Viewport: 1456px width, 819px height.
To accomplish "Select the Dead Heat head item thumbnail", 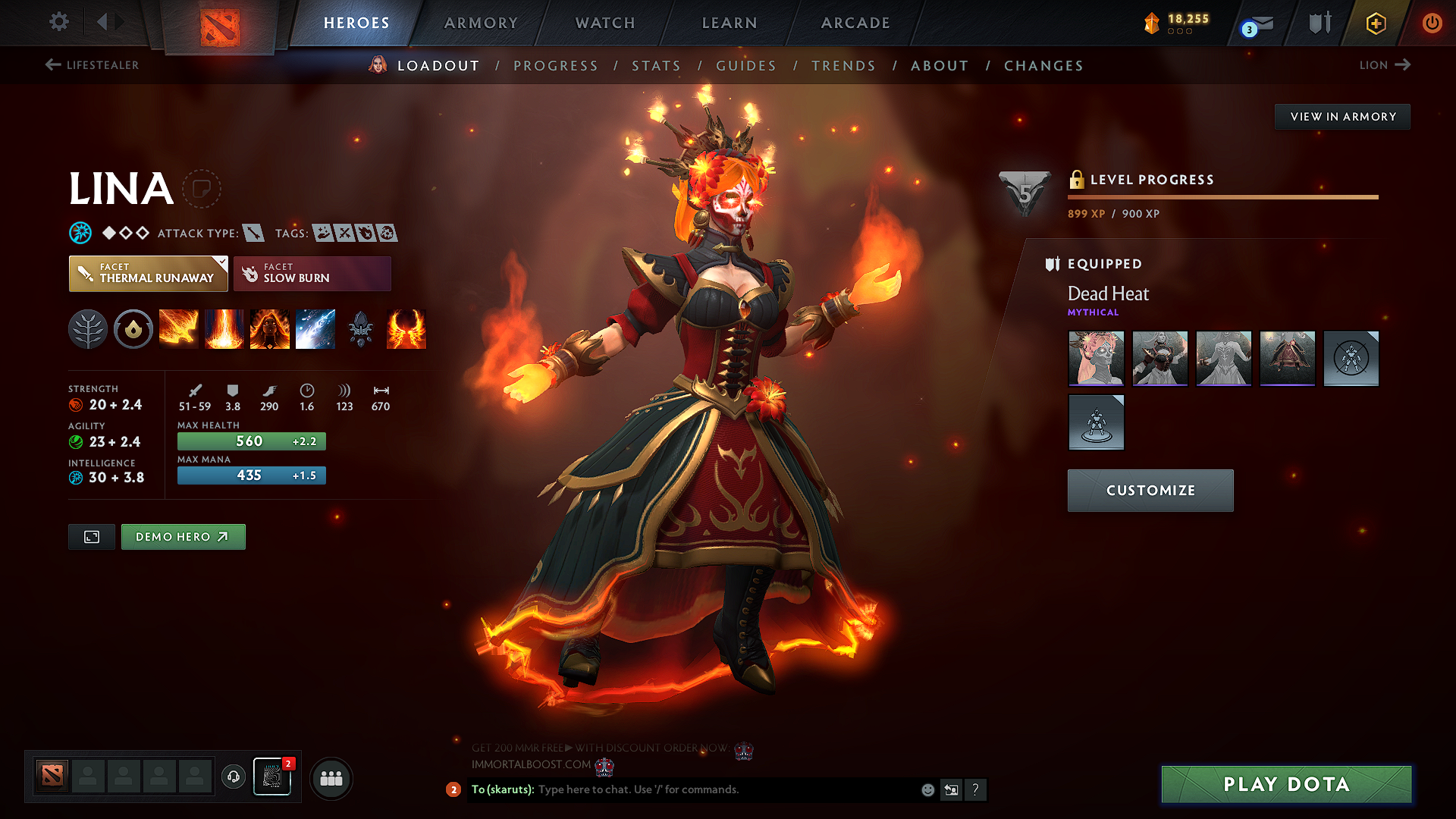I will tap(1096, 359).
